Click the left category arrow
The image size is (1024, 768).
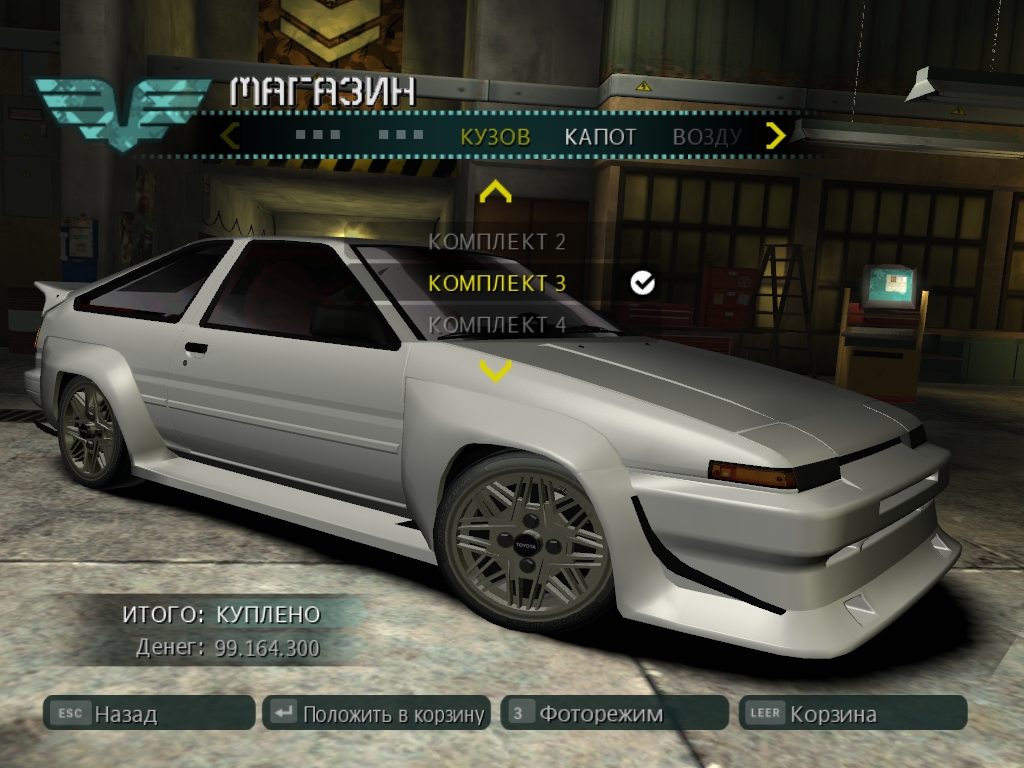(230, 135)
